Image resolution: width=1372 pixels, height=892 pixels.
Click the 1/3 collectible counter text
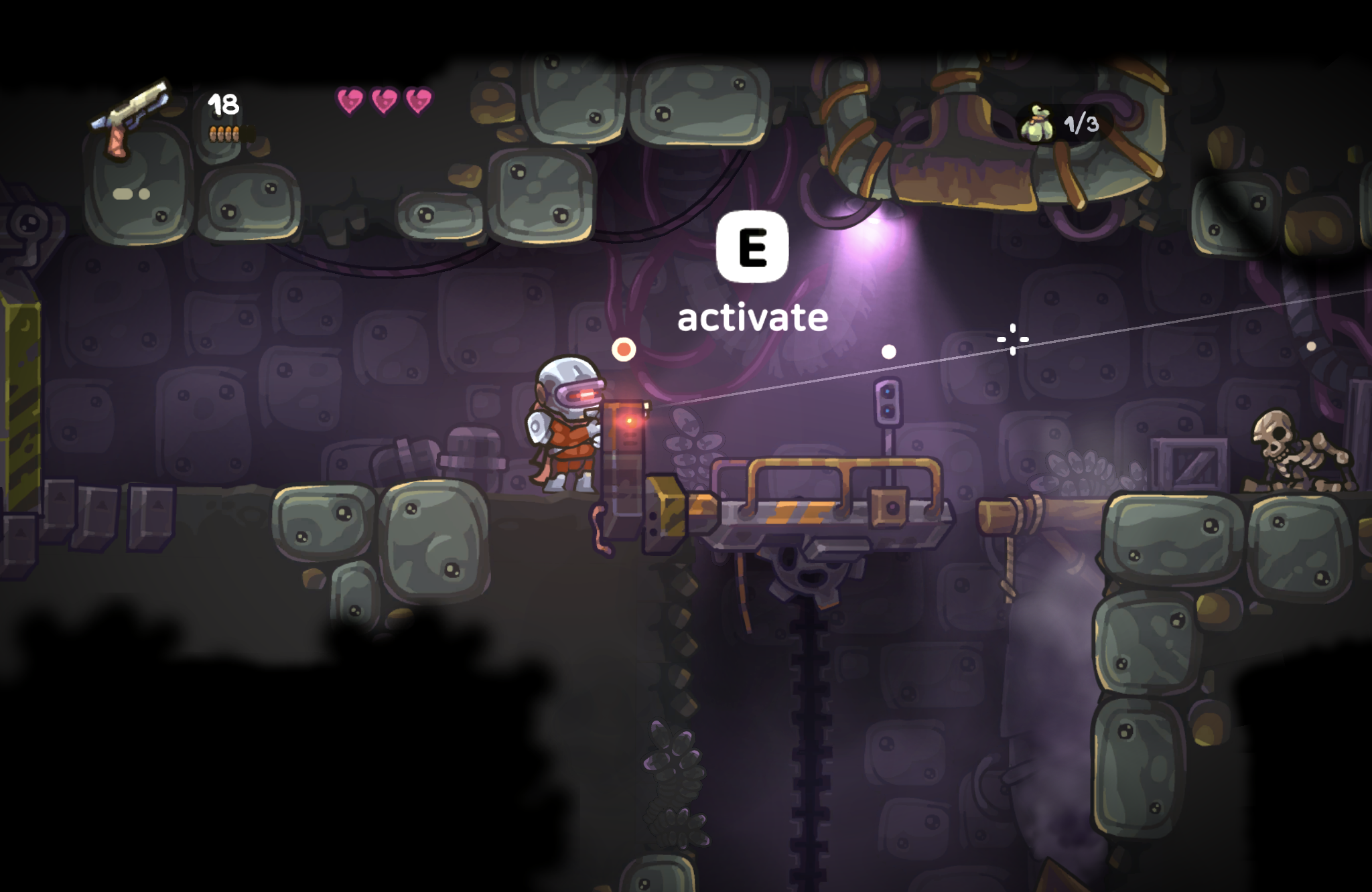pos(1081,122)
